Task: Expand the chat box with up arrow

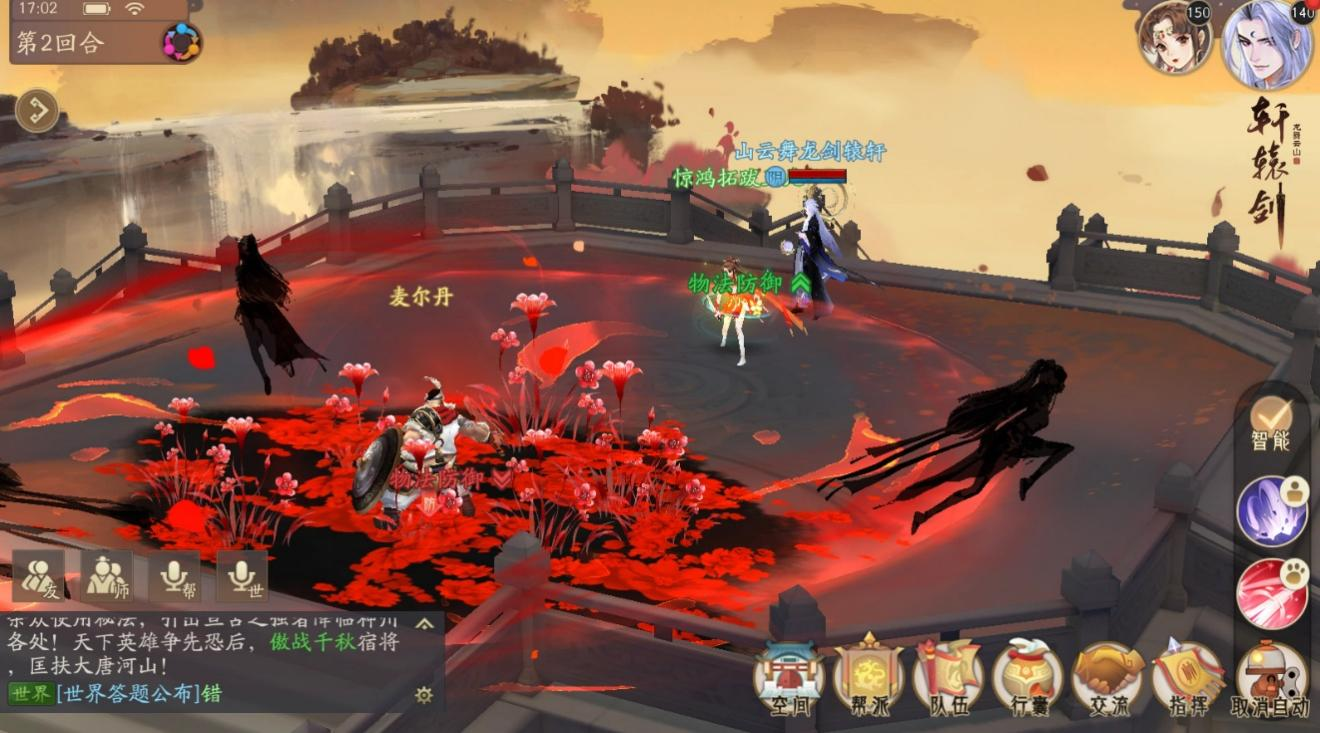Action: pos(425,624)
